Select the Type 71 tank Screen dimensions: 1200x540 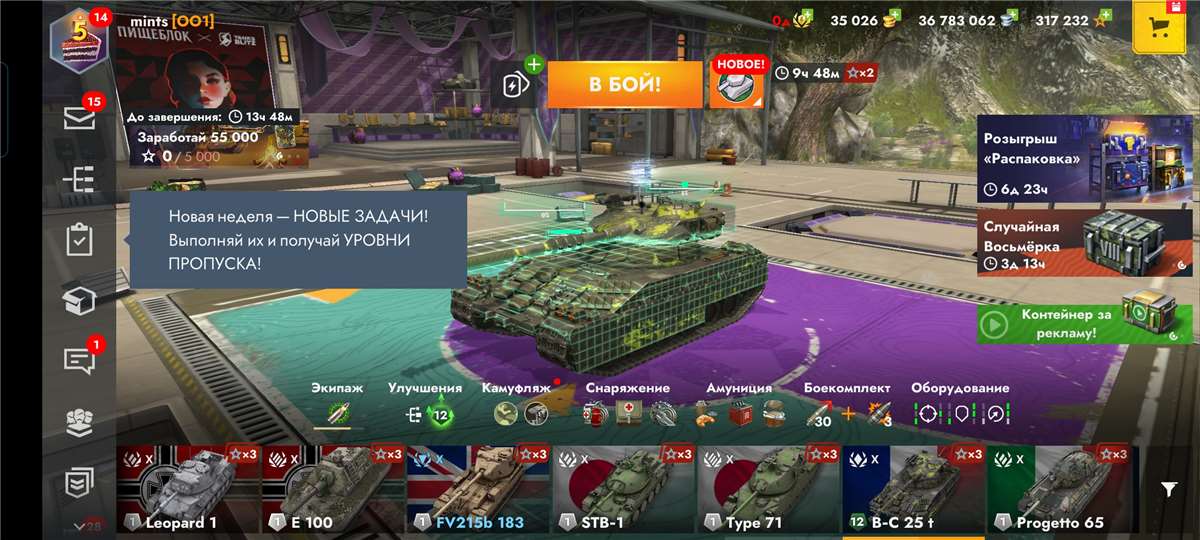click(768, 489)
